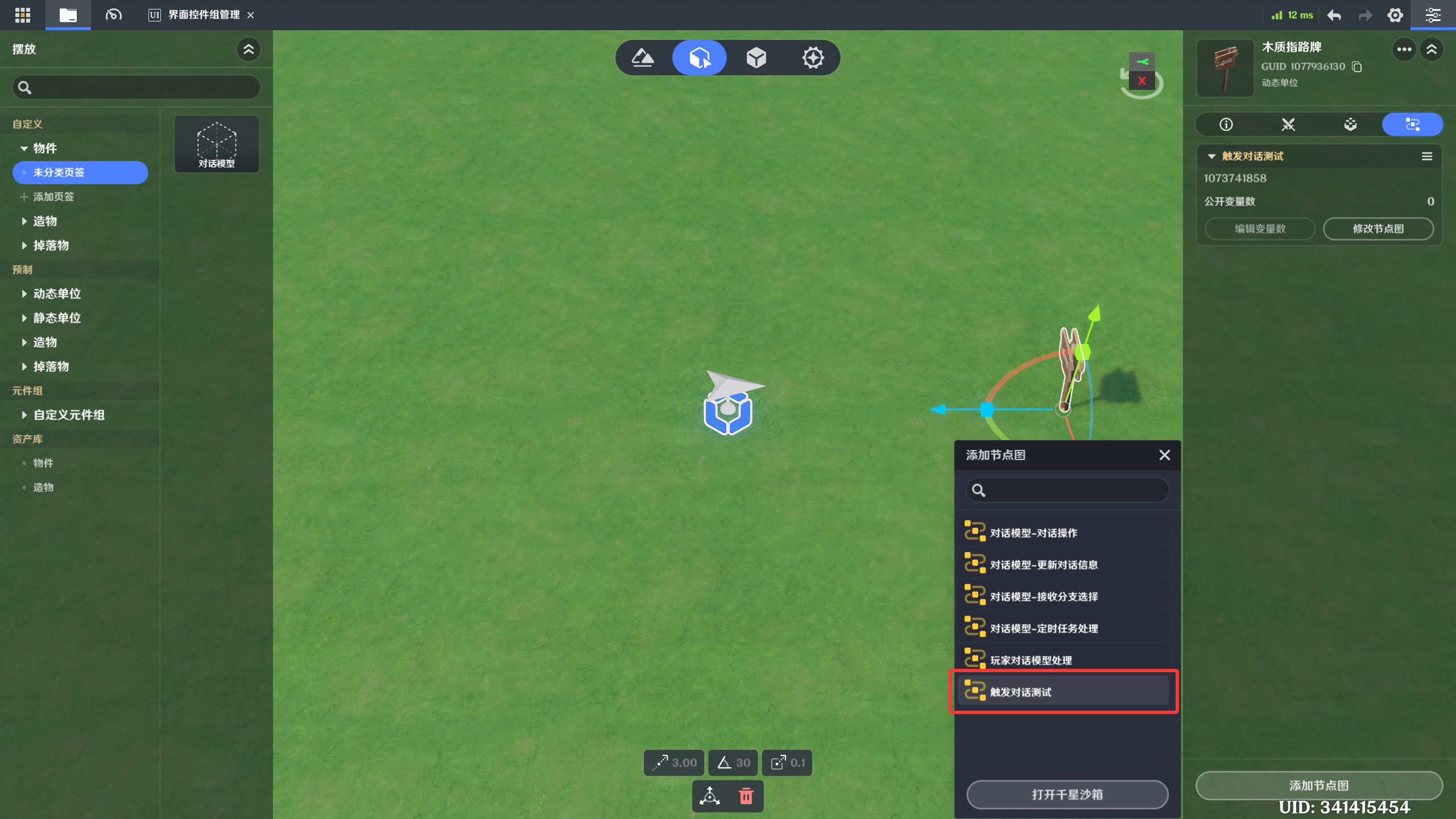Close the 添加节点图 popup
Screen dimensions: 1456x819
click(x=1164, y=455)
